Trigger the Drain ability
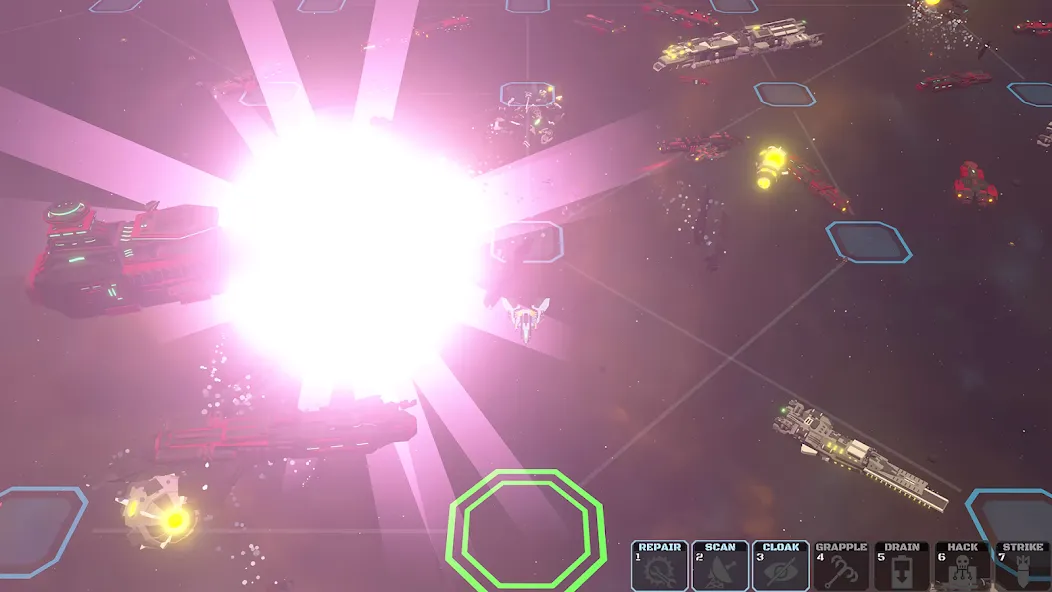This screenshot has height=592, width=1052. point(902,566)
